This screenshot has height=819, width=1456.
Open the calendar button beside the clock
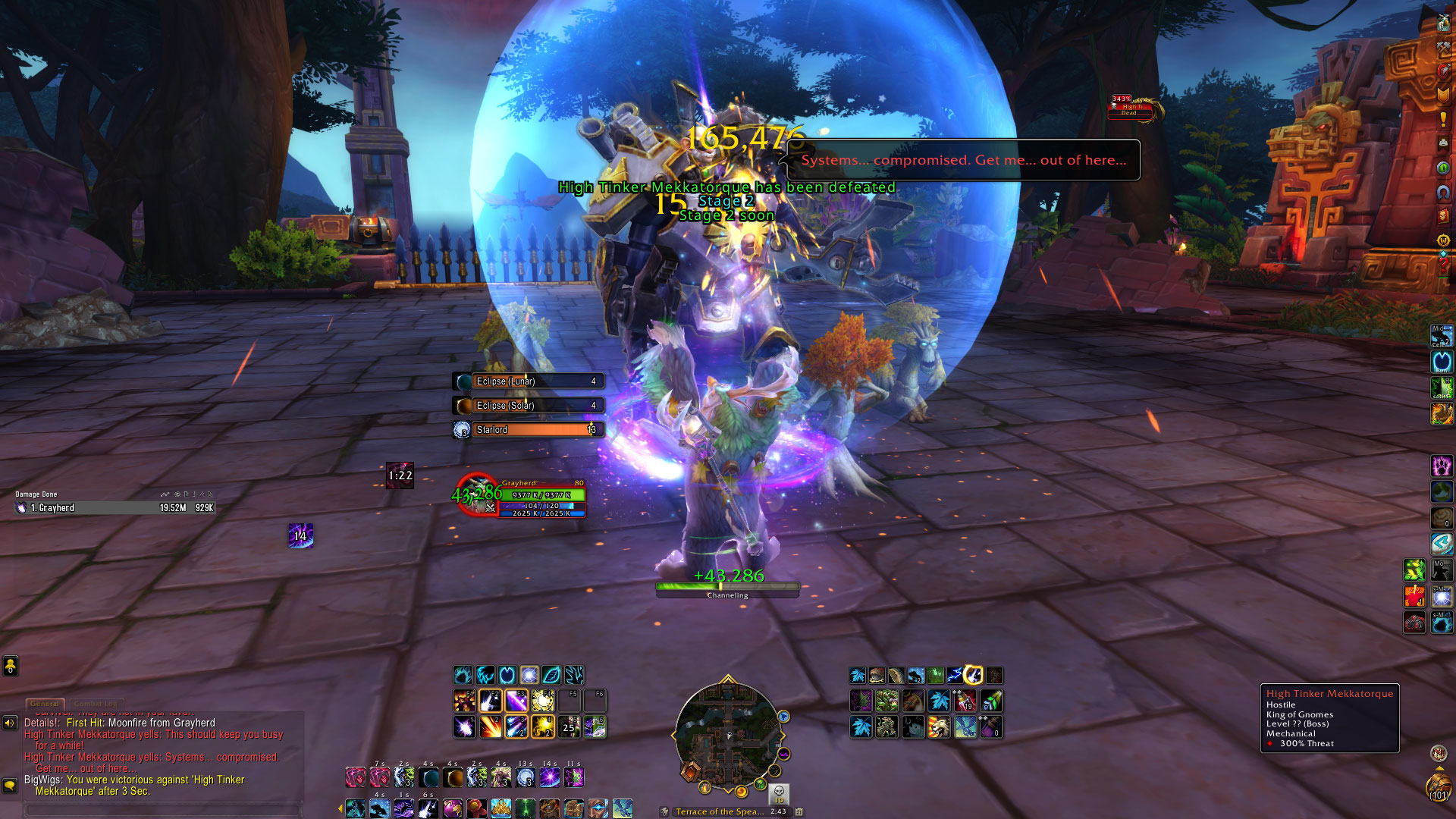(x=799, y=811)
